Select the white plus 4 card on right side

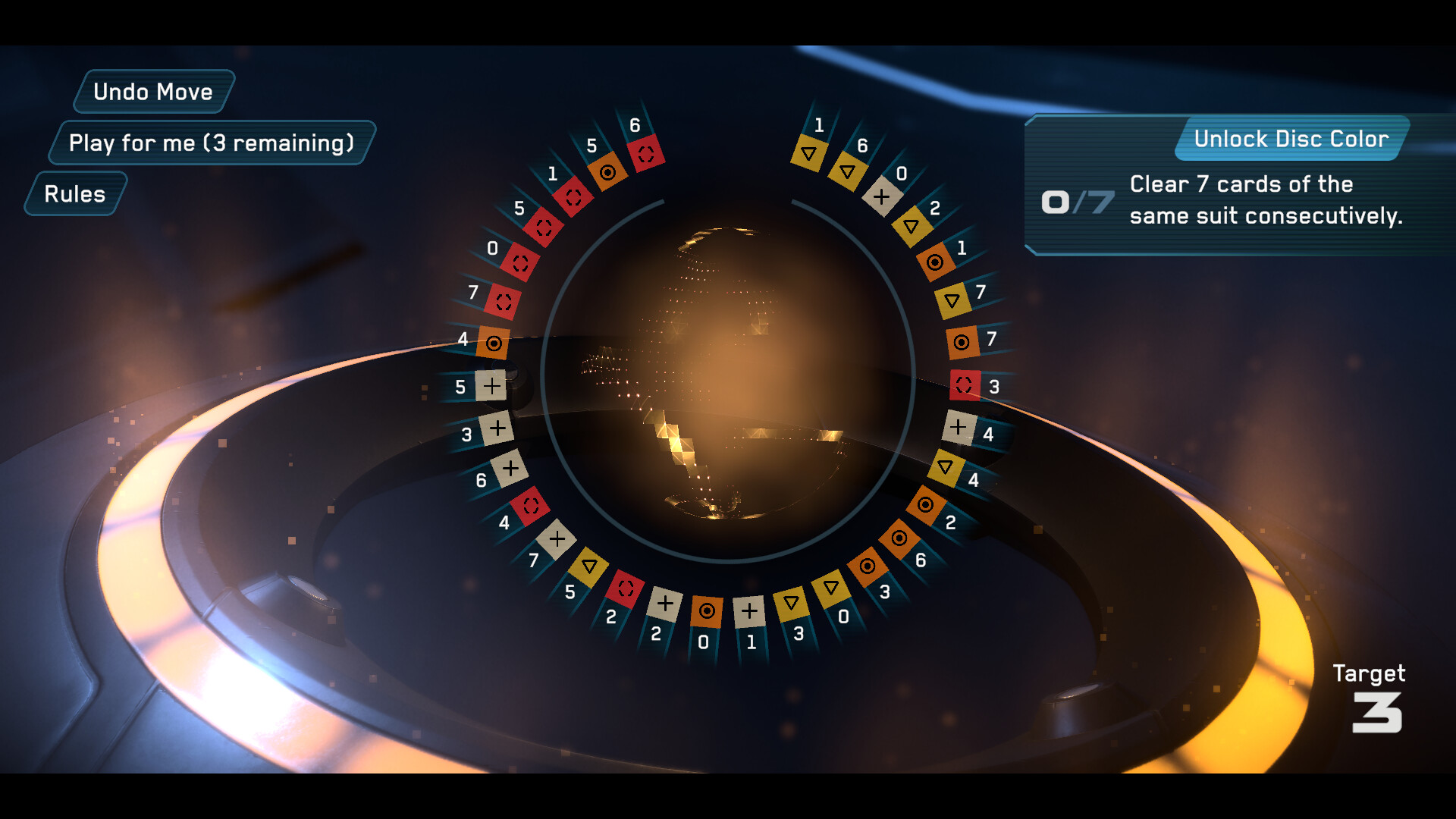959,428
